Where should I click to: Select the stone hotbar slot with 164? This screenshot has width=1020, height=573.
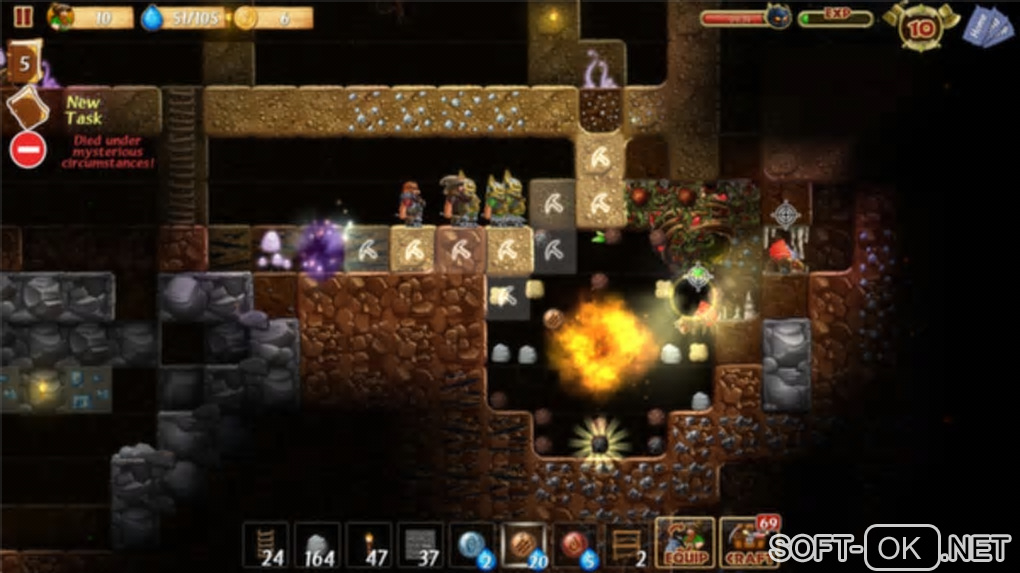coord(317,545)
